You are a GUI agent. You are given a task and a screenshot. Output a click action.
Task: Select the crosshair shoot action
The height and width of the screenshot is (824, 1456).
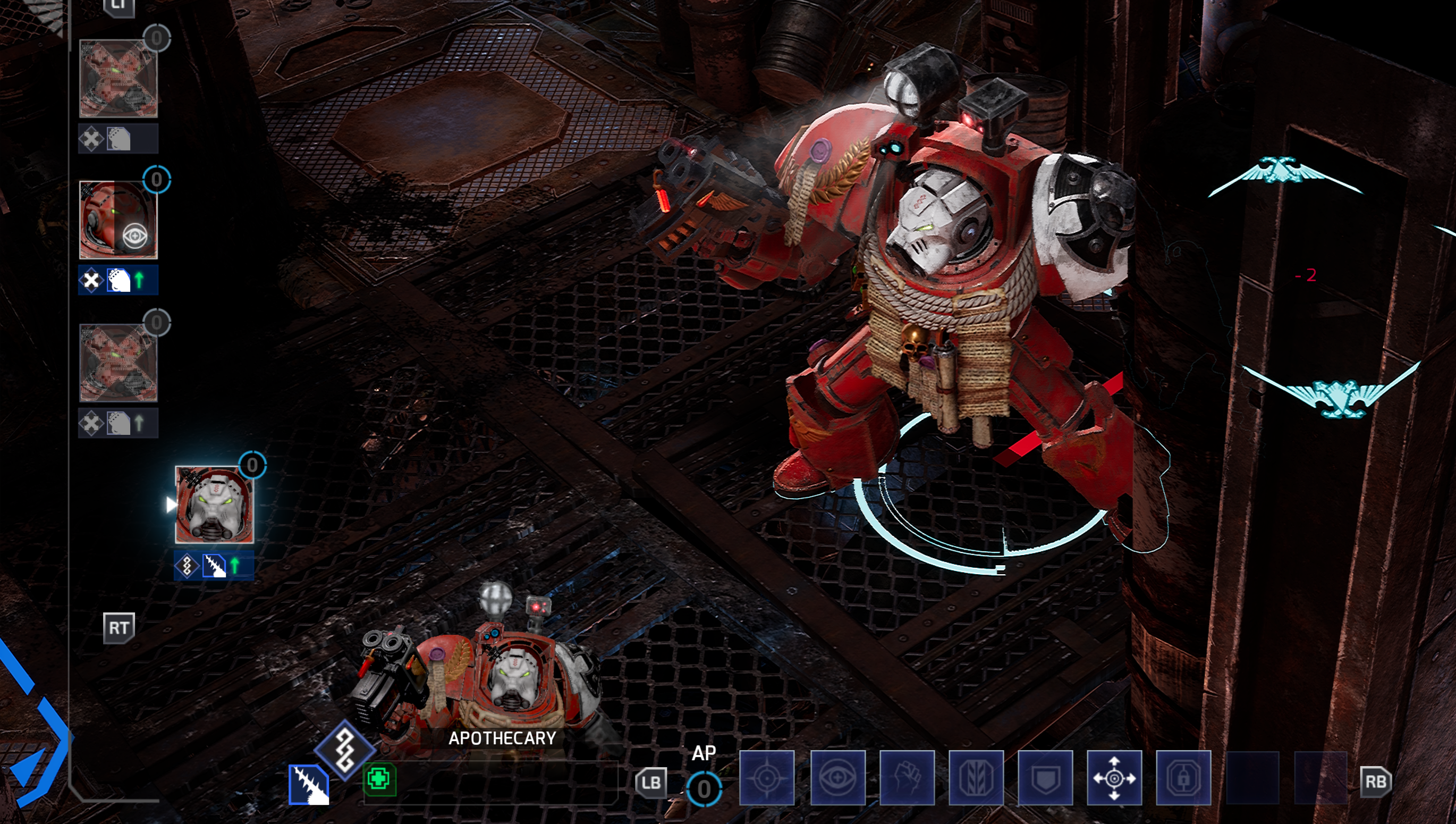[x=766, y=778]
